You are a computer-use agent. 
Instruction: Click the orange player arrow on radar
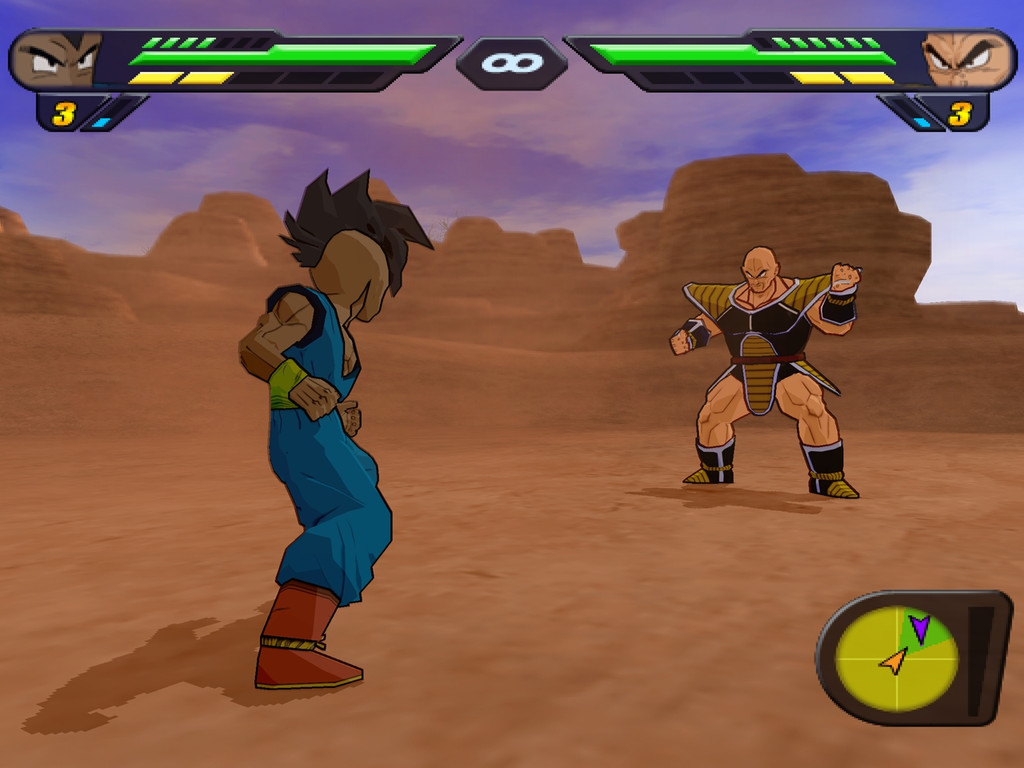pos(894,660)
